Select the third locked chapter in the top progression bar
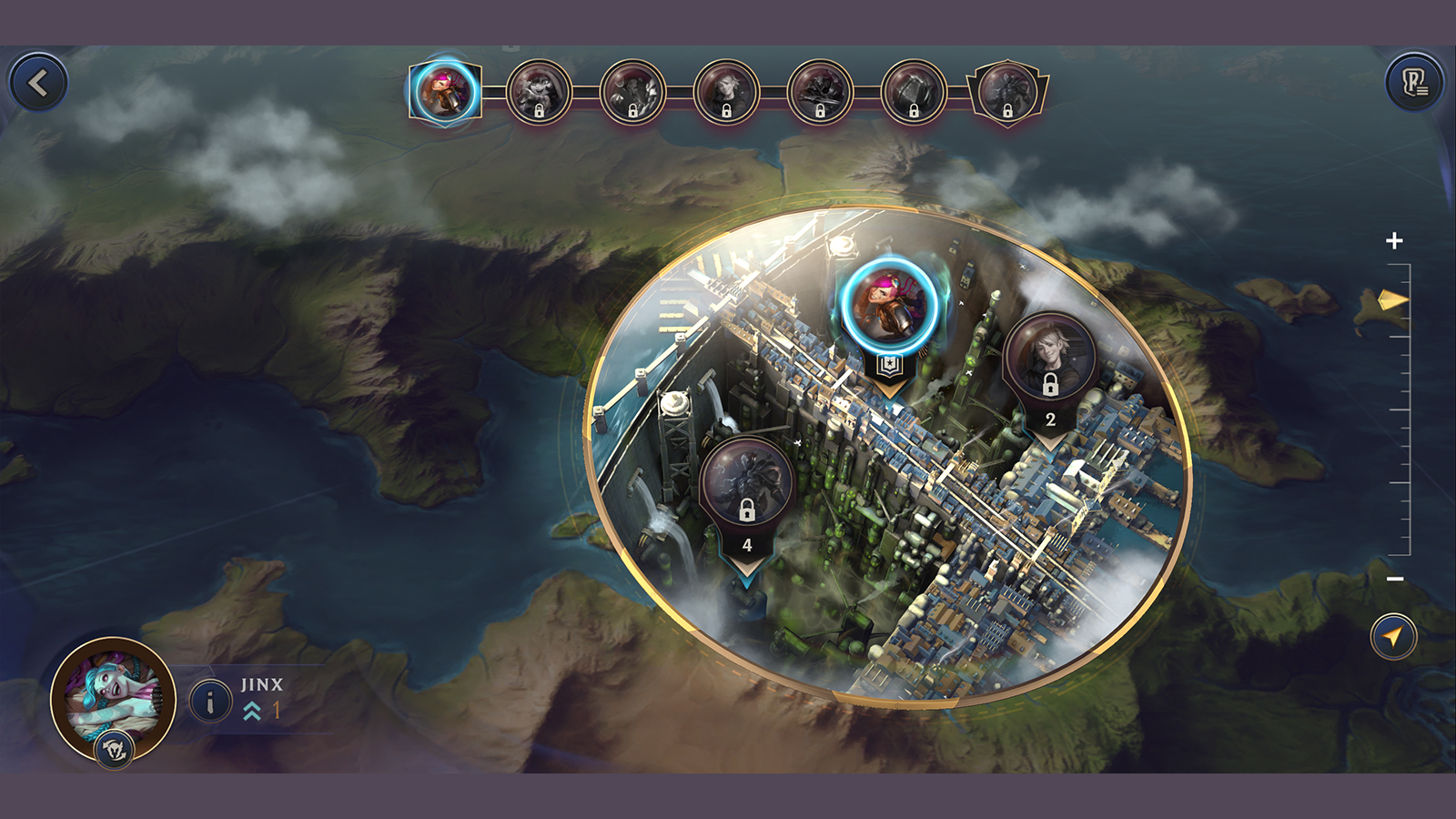1456x819 pixels. [632, 91]
